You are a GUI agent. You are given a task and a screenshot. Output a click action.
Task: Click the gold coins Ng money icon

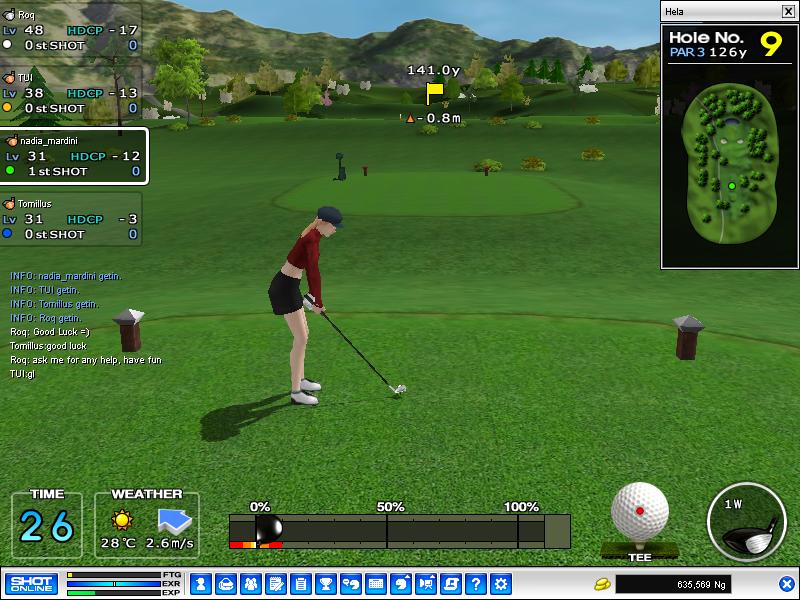pos(602,583)
